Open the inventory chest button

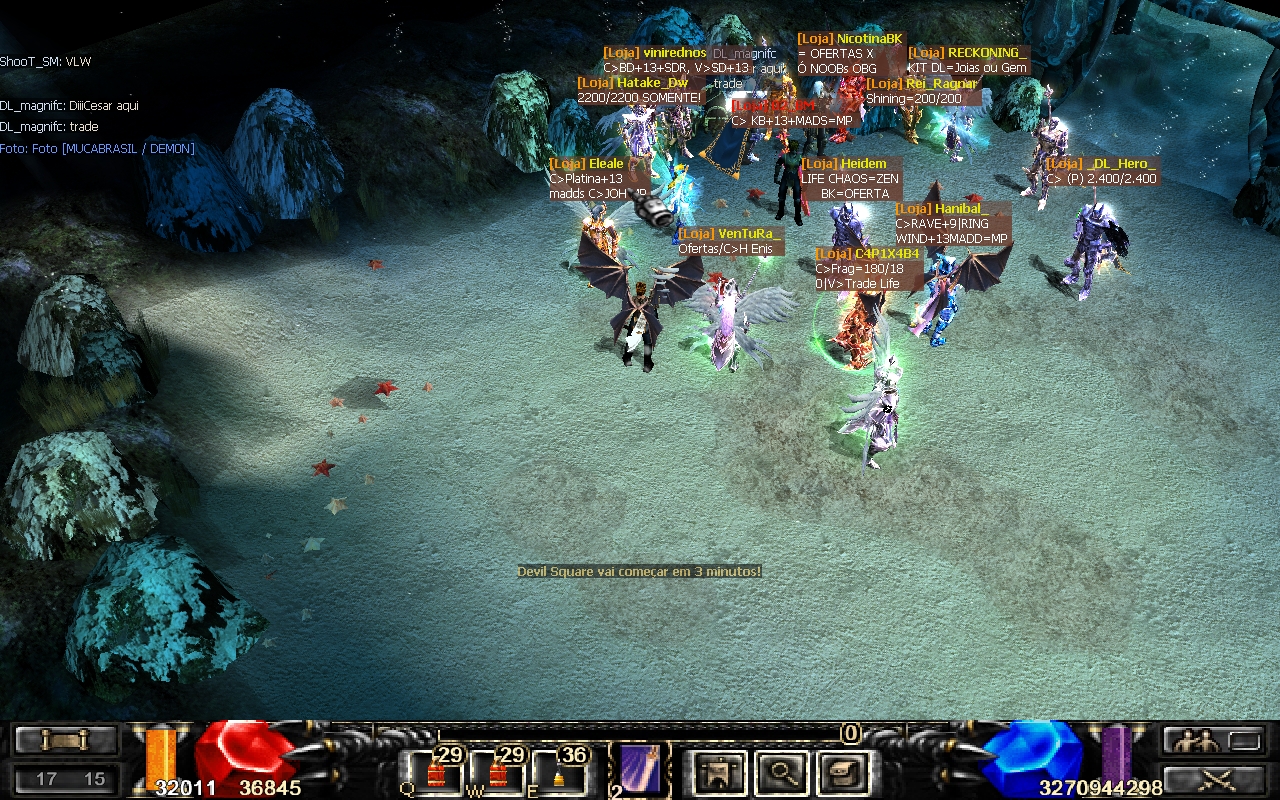coord(841,772)
